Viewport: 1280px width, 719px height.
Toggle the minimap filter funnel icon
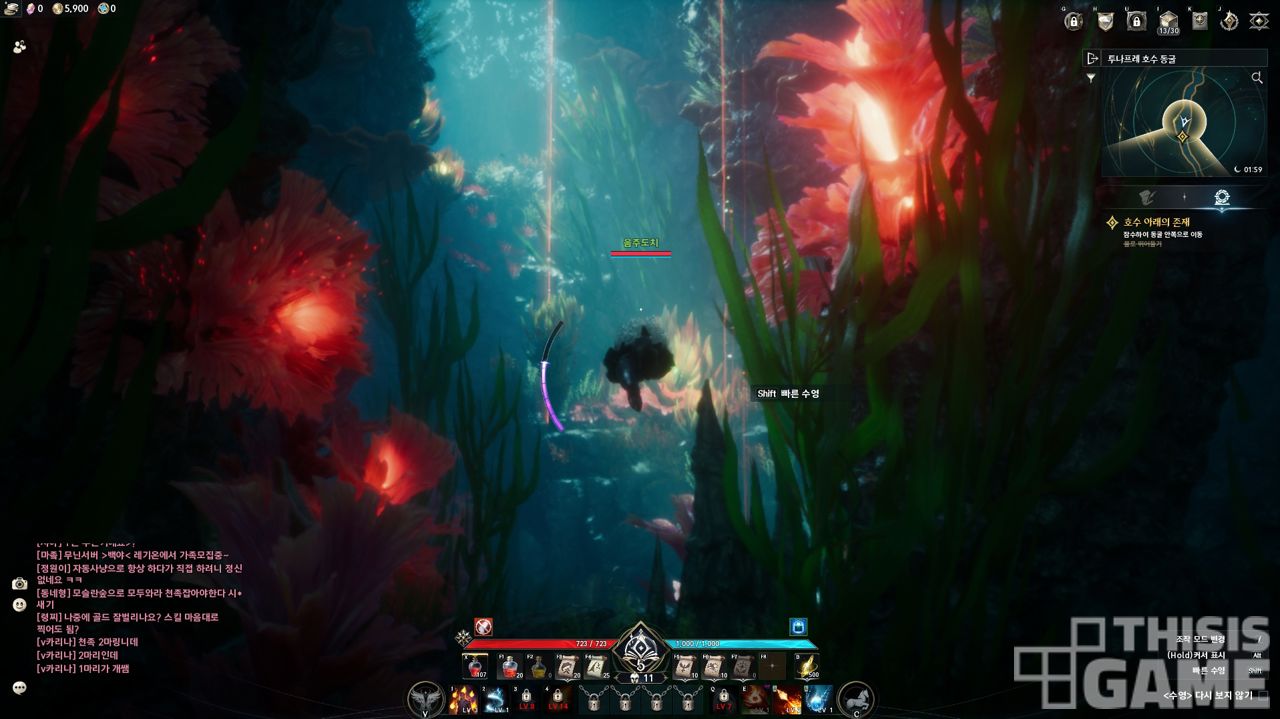point(1091,77)
